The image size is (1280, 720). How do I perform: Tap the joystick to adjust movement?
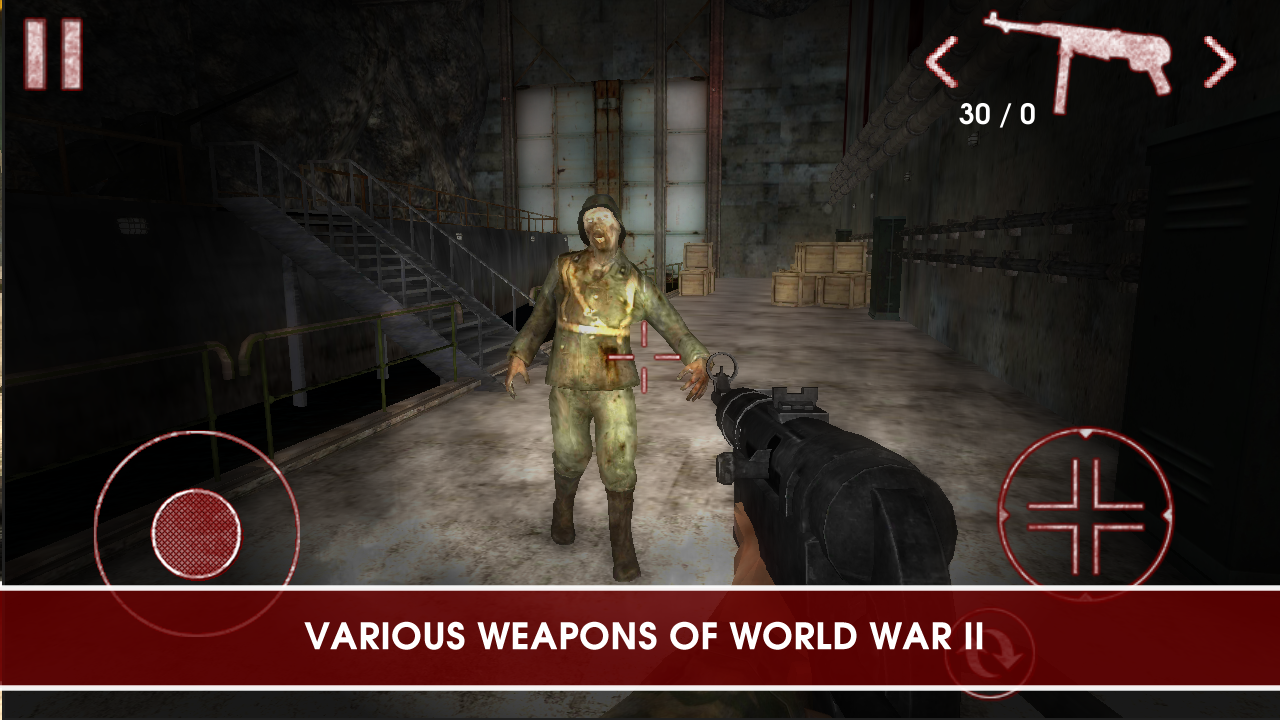[x=196, y=533]
